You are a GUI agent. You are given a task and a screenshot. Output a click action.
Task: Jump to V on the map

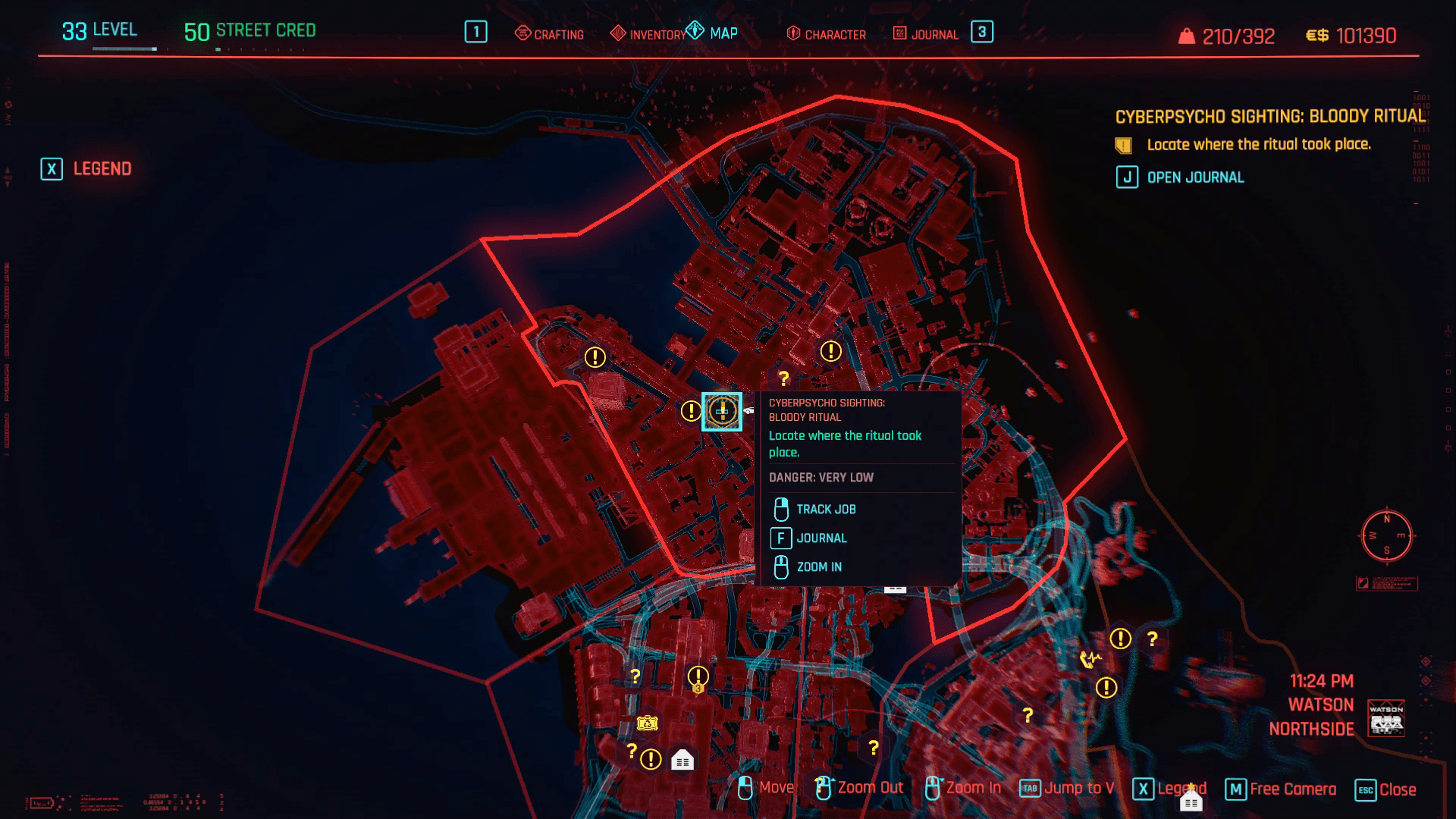point(1080,788)
